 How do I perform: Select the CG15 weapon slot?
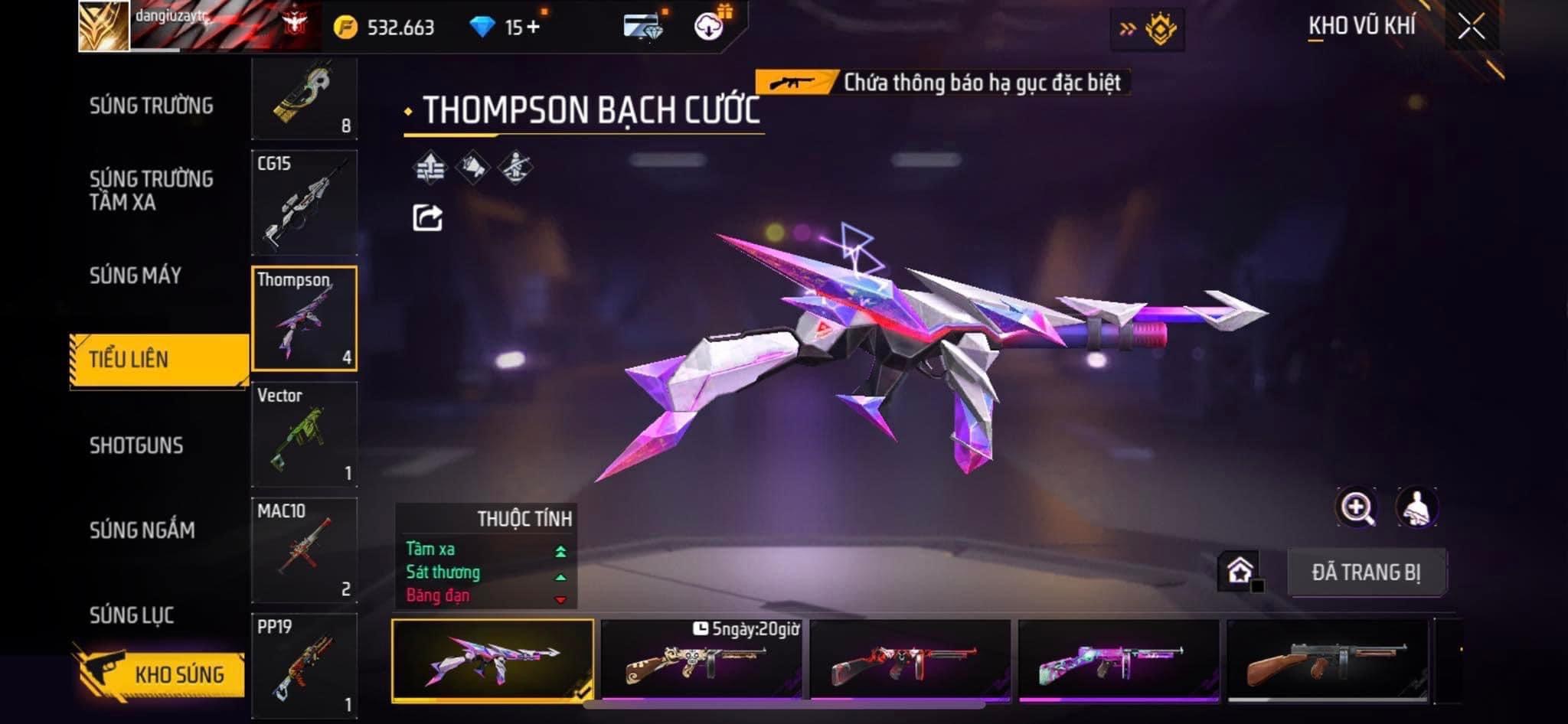(304, 203)
